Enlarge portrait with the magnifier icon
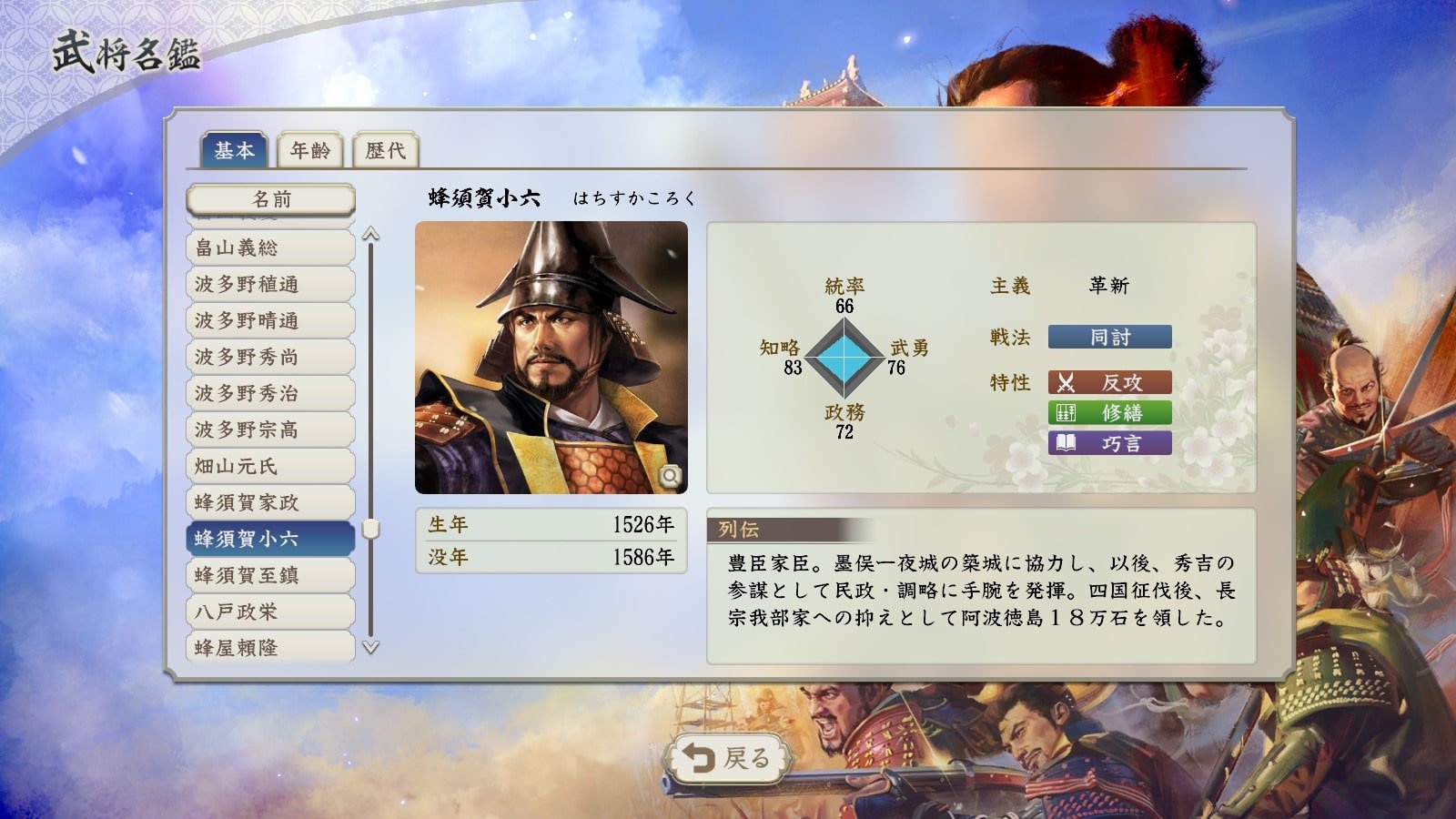This screenshot has width=1456, height=819. click(x=671, y=476)
